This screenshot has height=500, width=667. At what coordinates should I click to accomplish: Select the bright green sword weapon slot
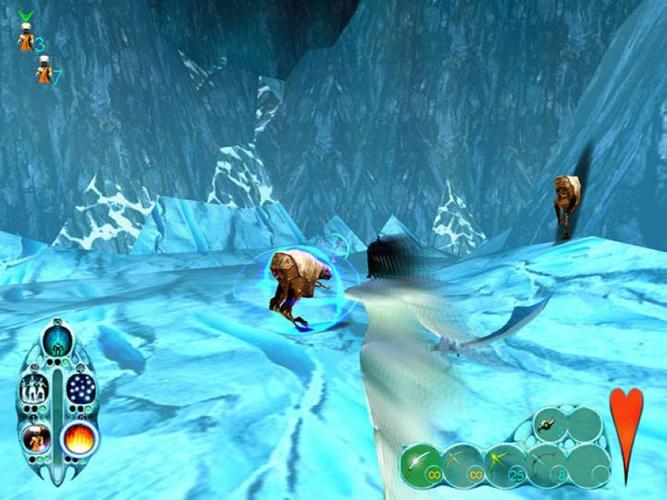tap(421, 463)
